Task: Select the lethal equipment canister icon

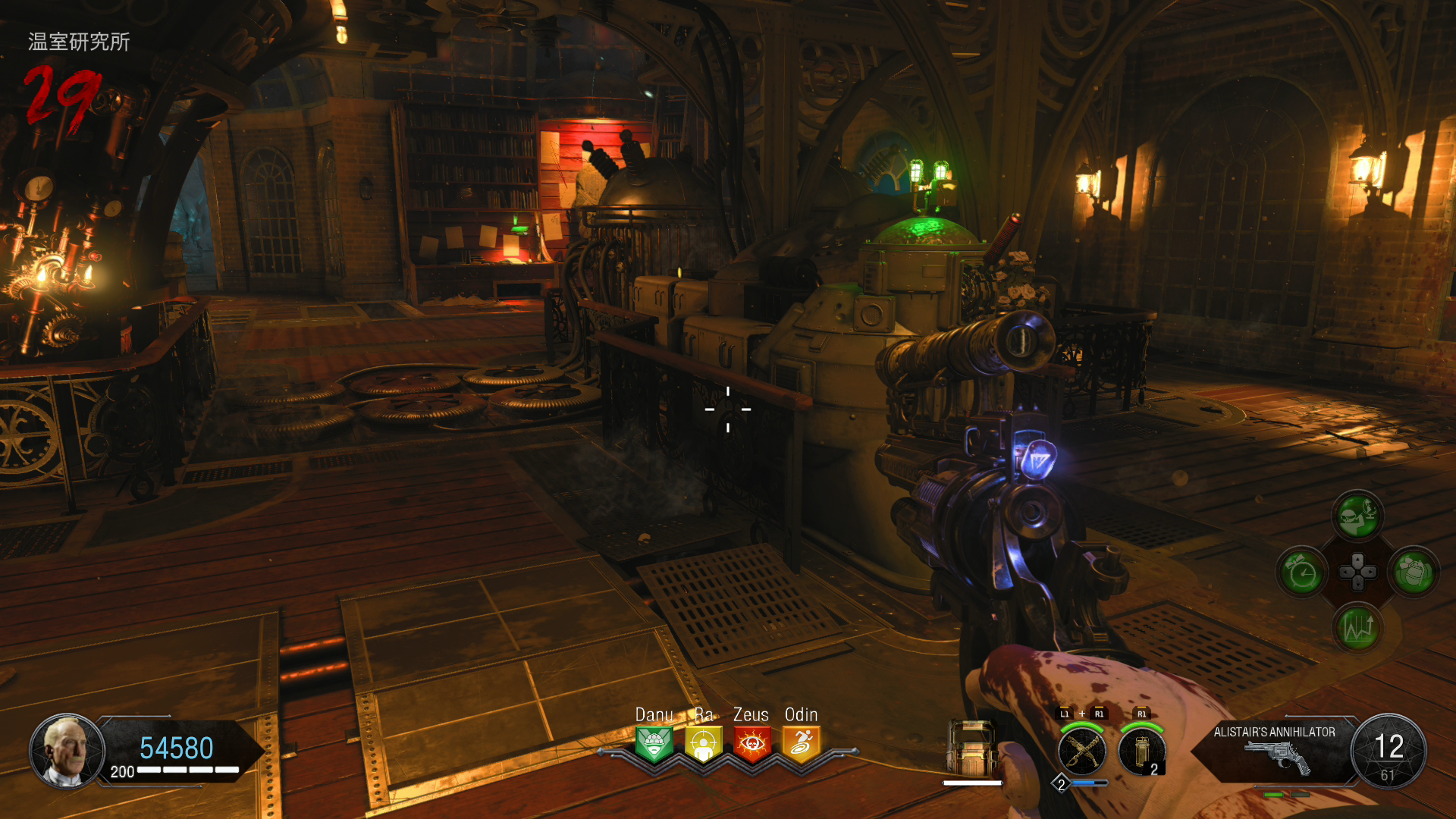Action: (1141, 751)
